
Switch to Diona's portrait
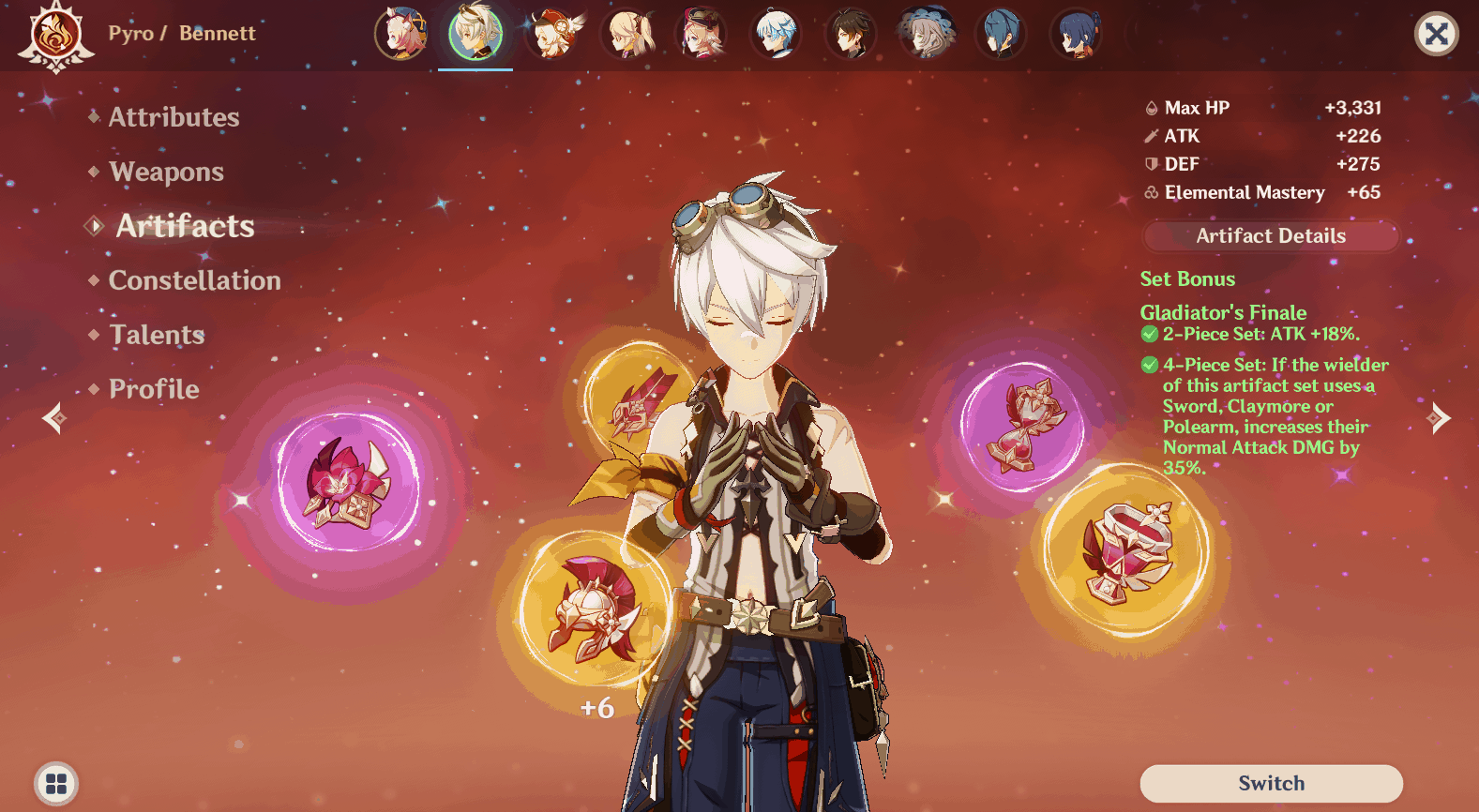point(400,34)
